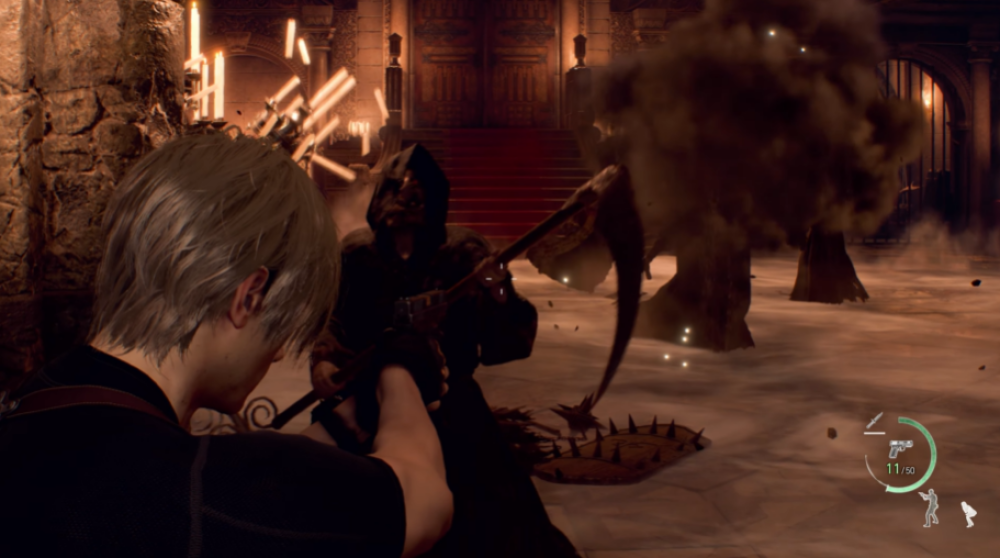Click the crouching Ashley companion icon
Image resolution: width=1000 pixels, height=558 pixels.
pyautogui.click(x=968, y=514)
